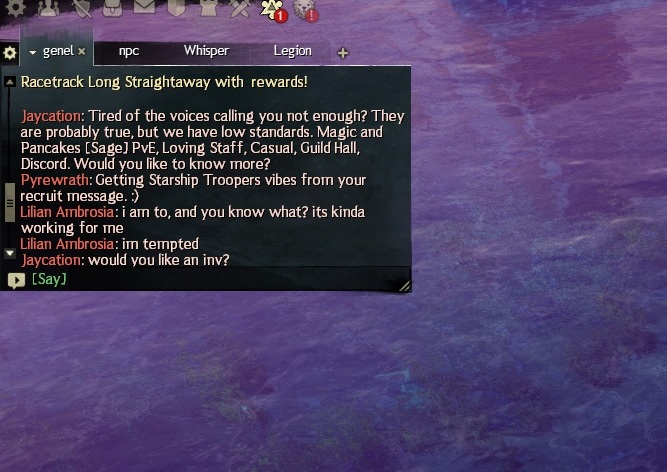Click the chat scroll-up arrow

10,81
